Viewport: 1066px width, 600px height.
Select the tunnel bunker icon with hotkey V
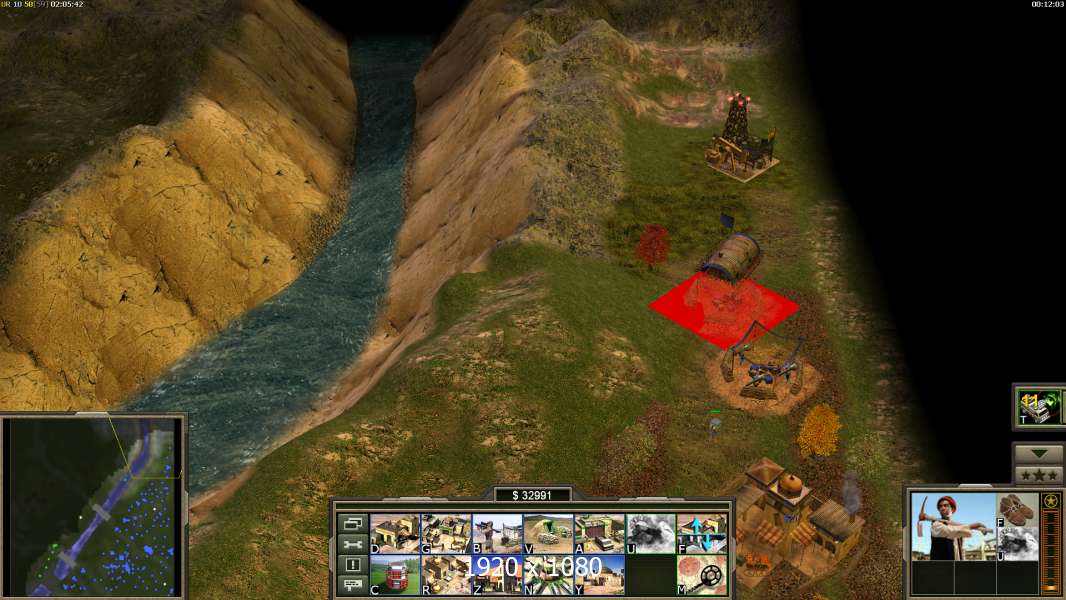(548, 534)
